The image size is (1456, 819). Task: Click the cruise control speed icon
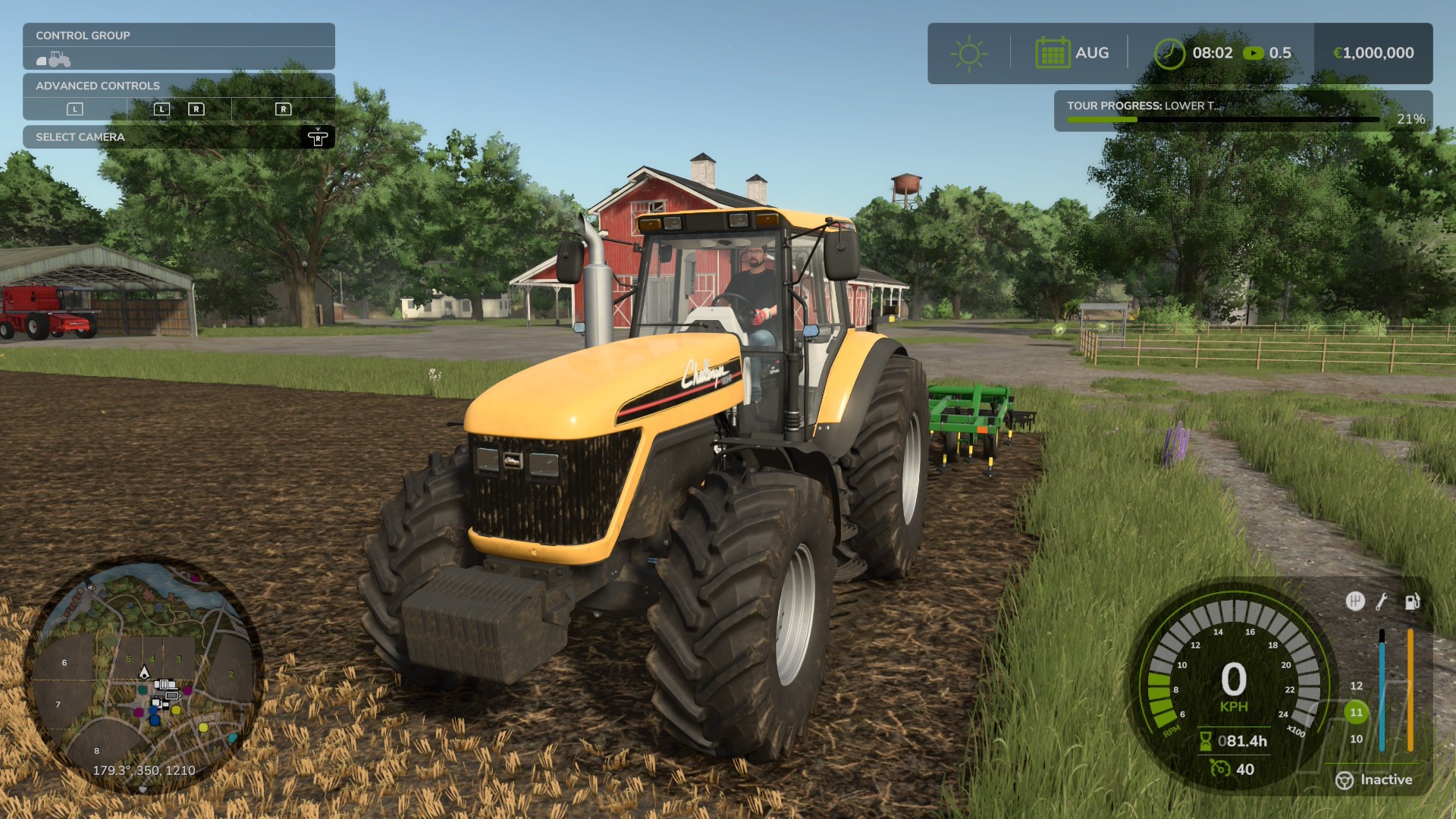1220,769
